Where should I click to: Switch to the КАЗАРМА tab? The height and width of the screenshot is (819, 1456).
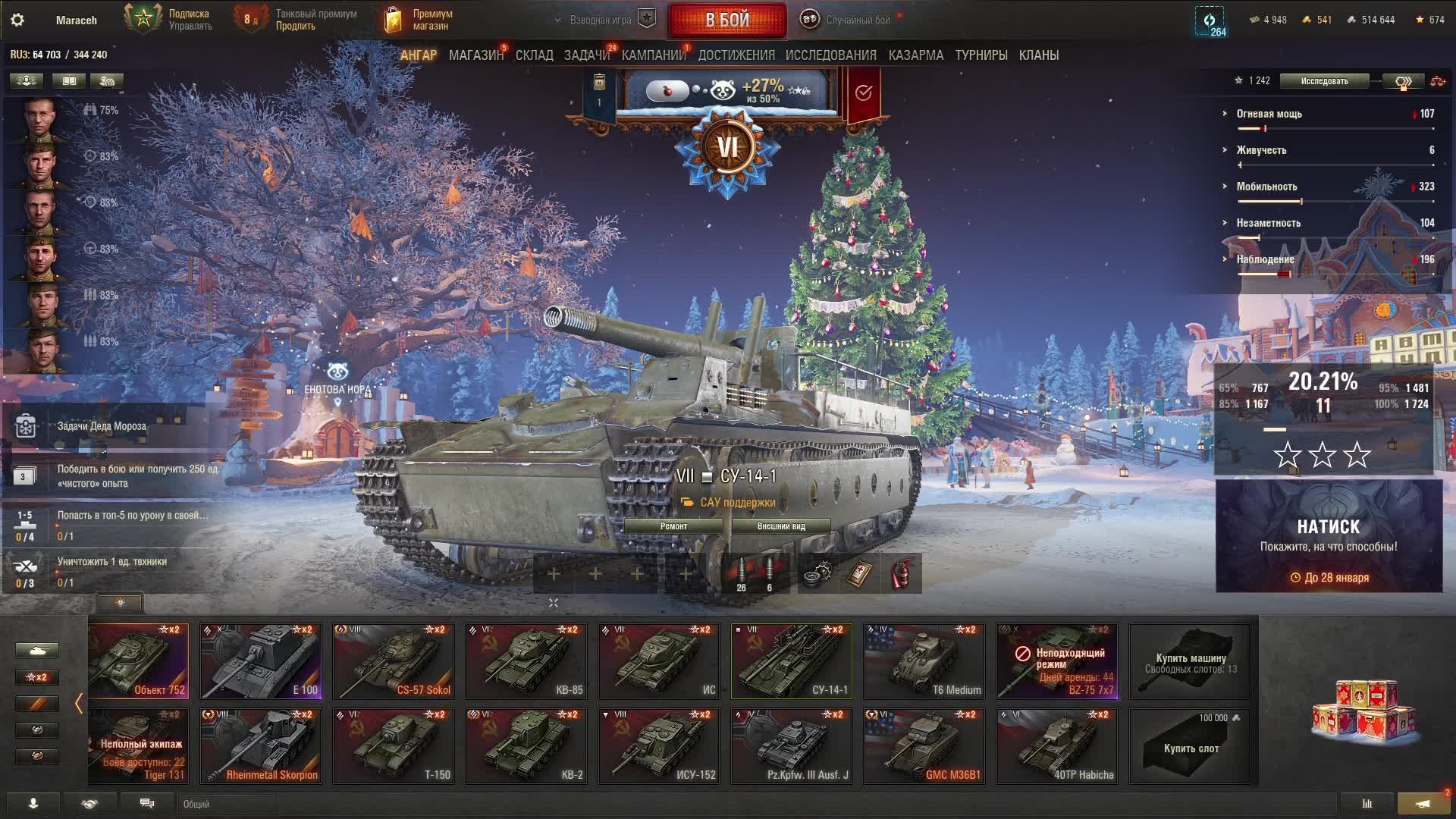[915, 55]
